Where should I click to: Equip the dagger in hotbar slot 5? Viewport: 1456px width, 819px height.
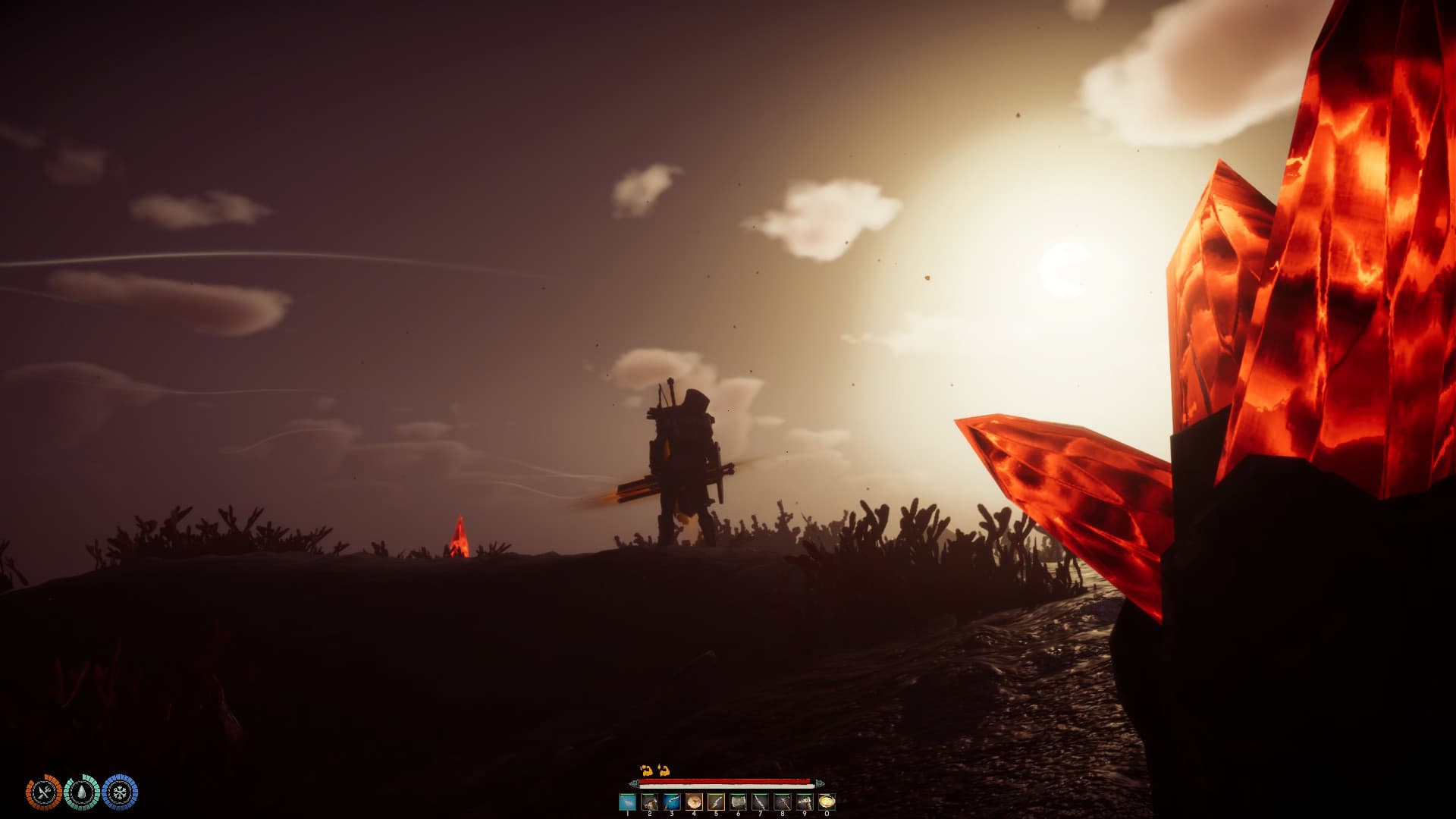pyautogui.click(x=716, y=802)
